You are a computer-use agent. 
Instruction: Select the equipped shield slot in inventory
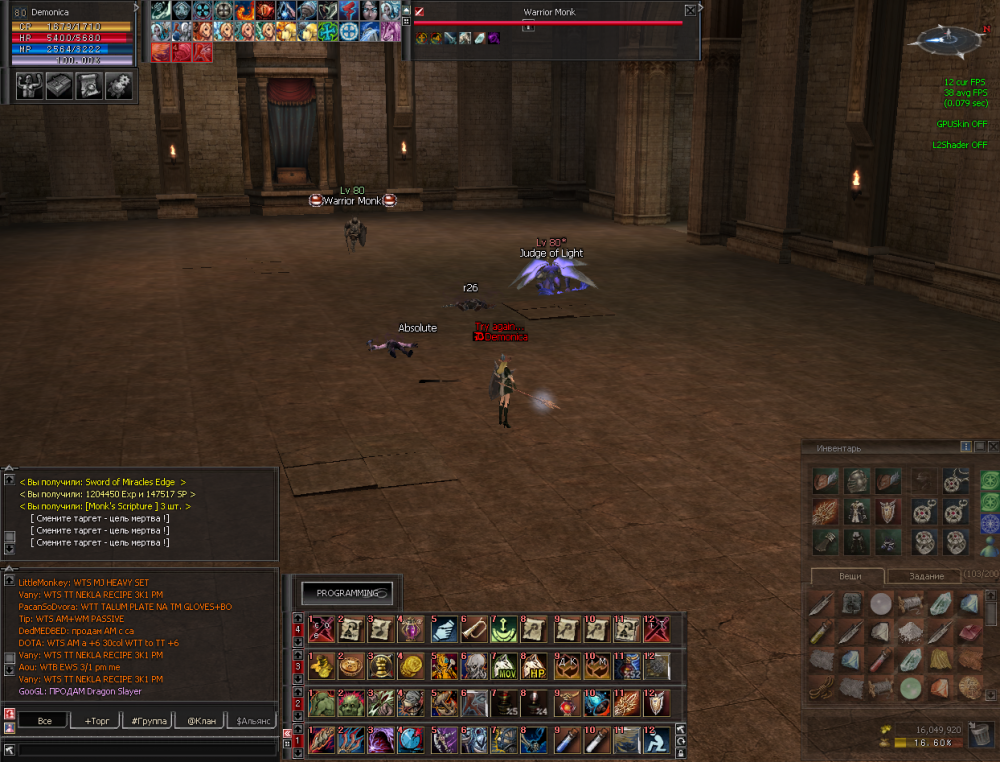tap(889, 511)
